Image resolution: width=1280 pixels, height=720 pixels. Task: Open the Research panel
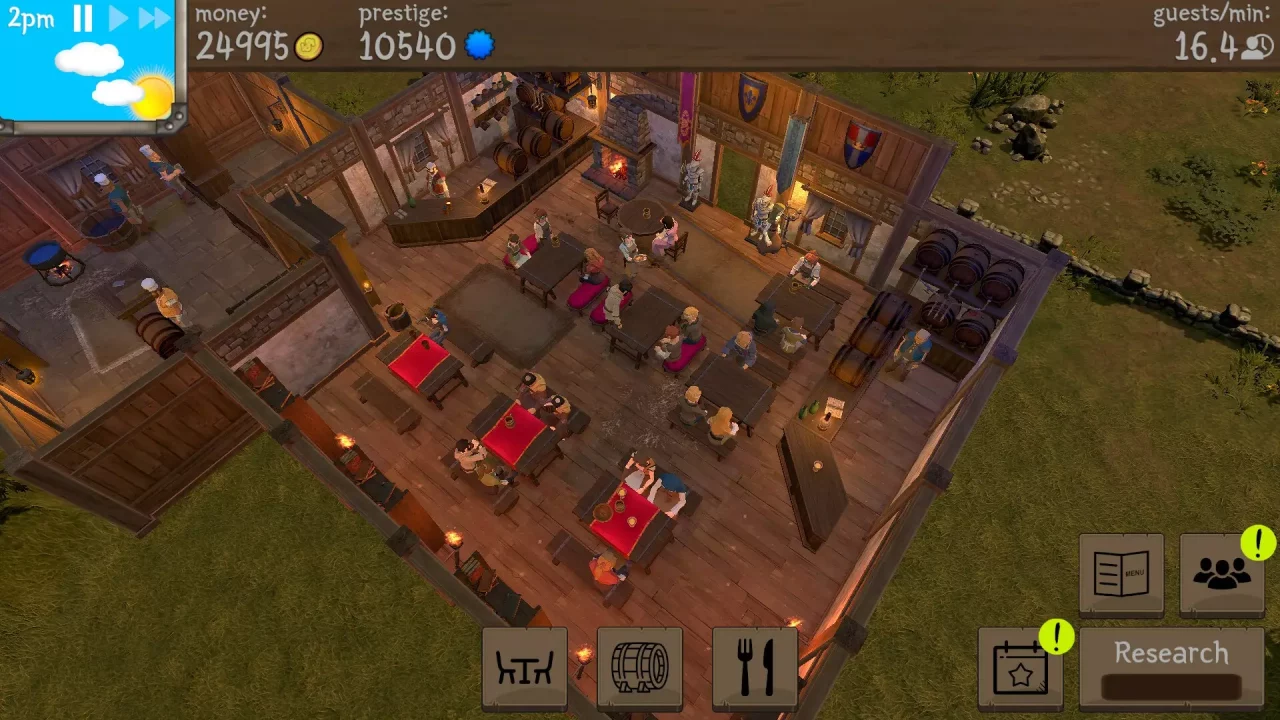point(1171,667)
